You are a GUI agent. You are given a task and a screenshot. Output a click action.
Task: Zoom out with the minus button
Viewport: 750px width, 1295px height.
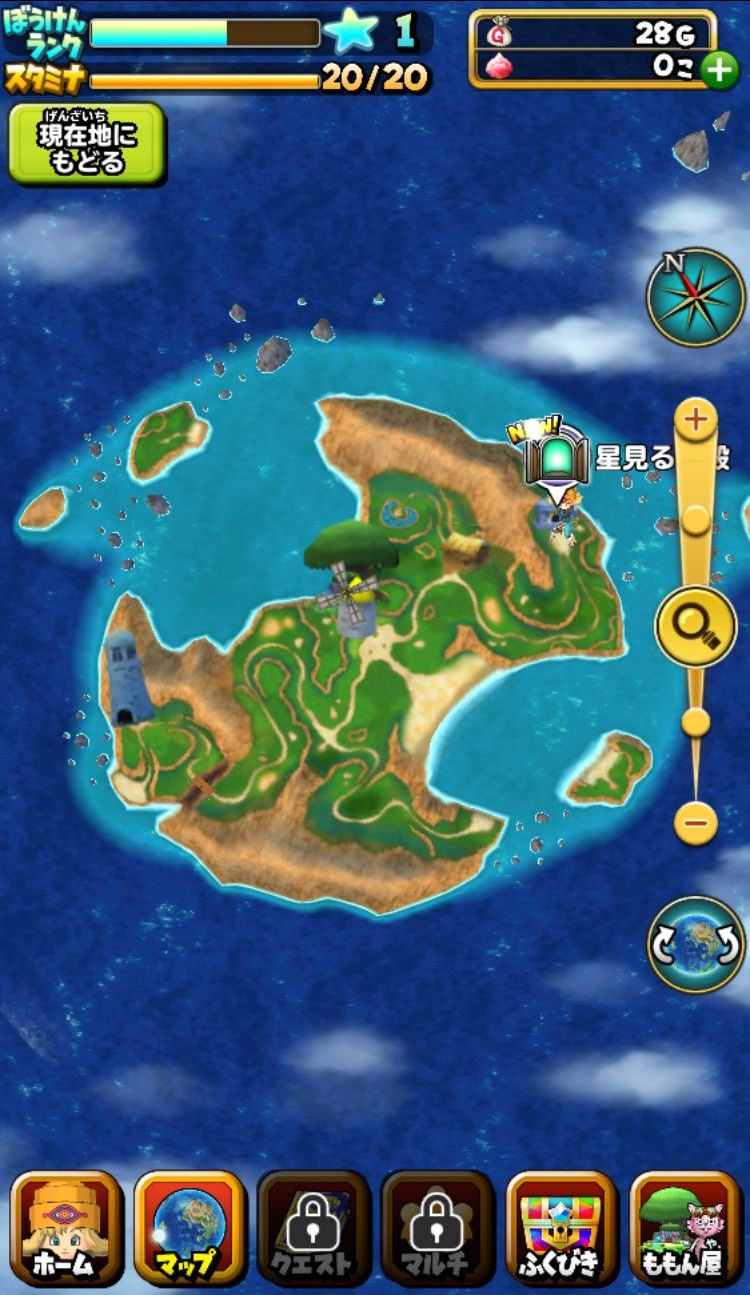coord(696,823)
